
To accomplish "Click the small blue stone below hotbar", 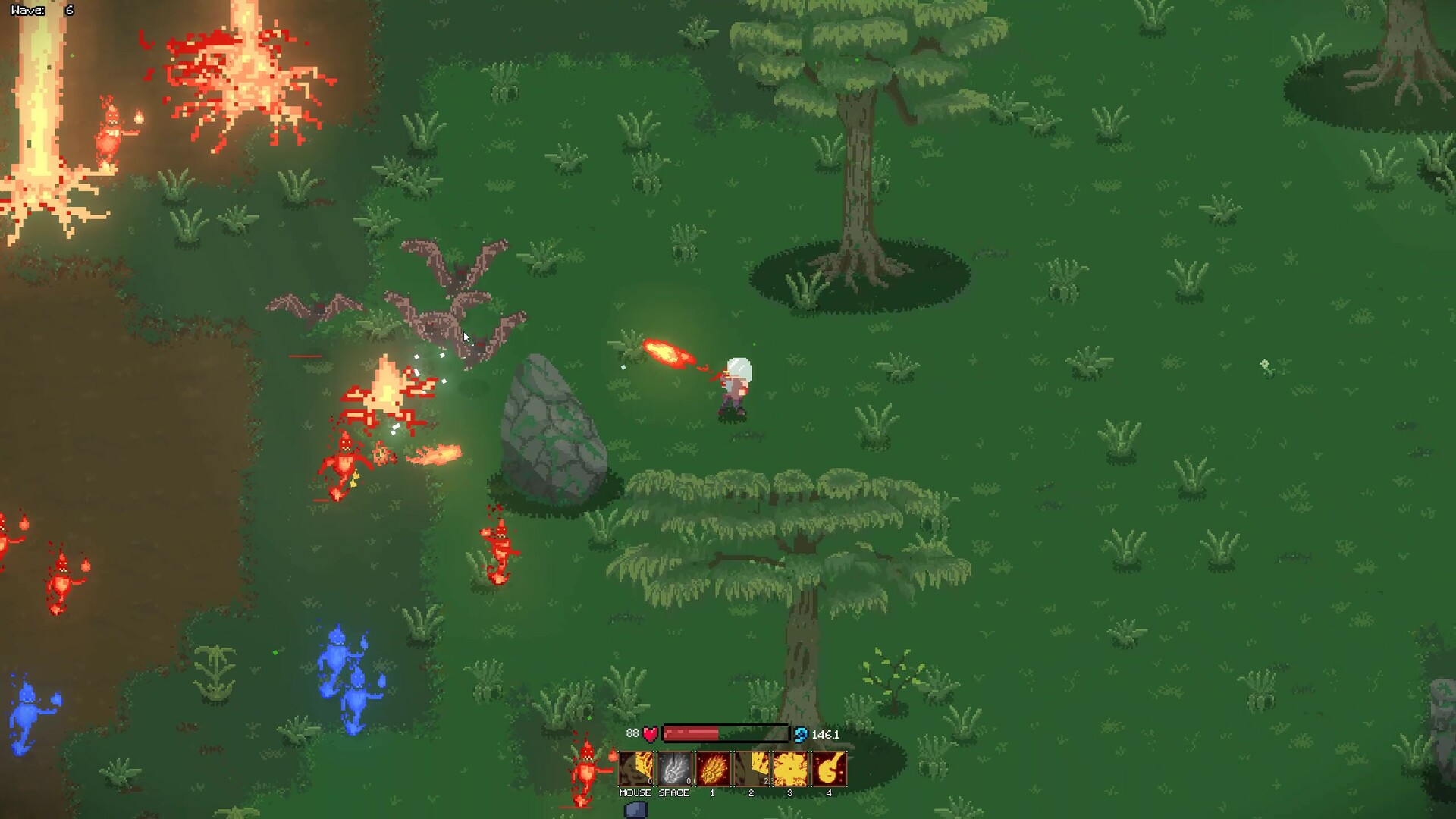I will pyautogui.click(x=635, y=810).
